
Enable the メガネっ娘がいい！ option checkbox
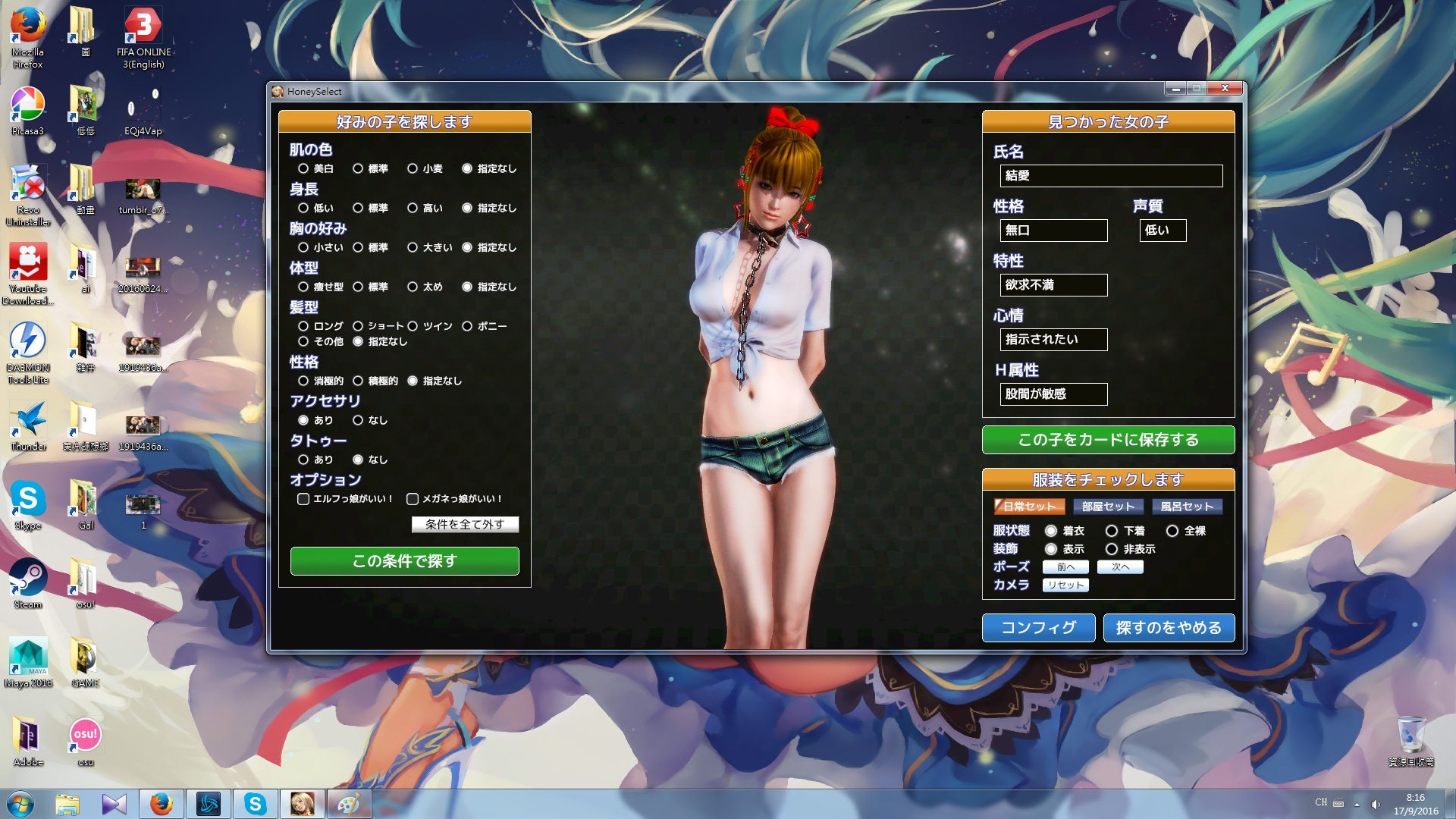413,499
